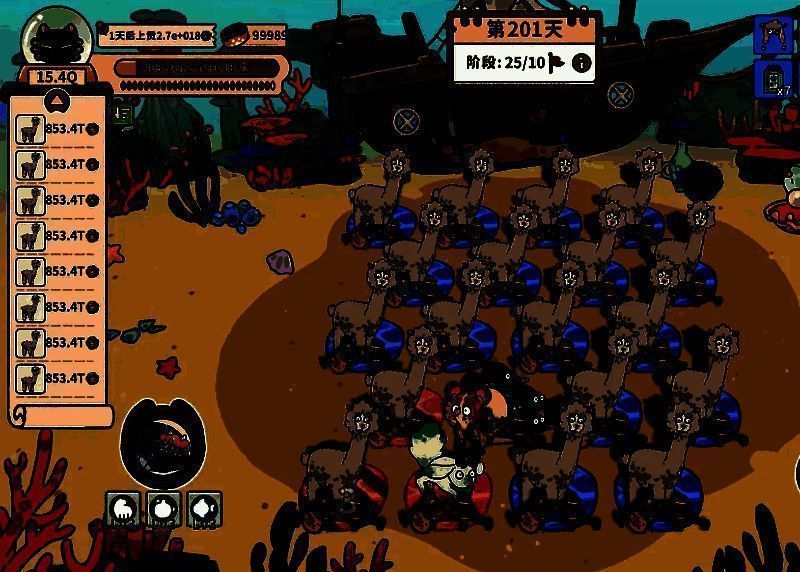
Task: Open the day 201 calendar panel
Action: coord(525,28)
